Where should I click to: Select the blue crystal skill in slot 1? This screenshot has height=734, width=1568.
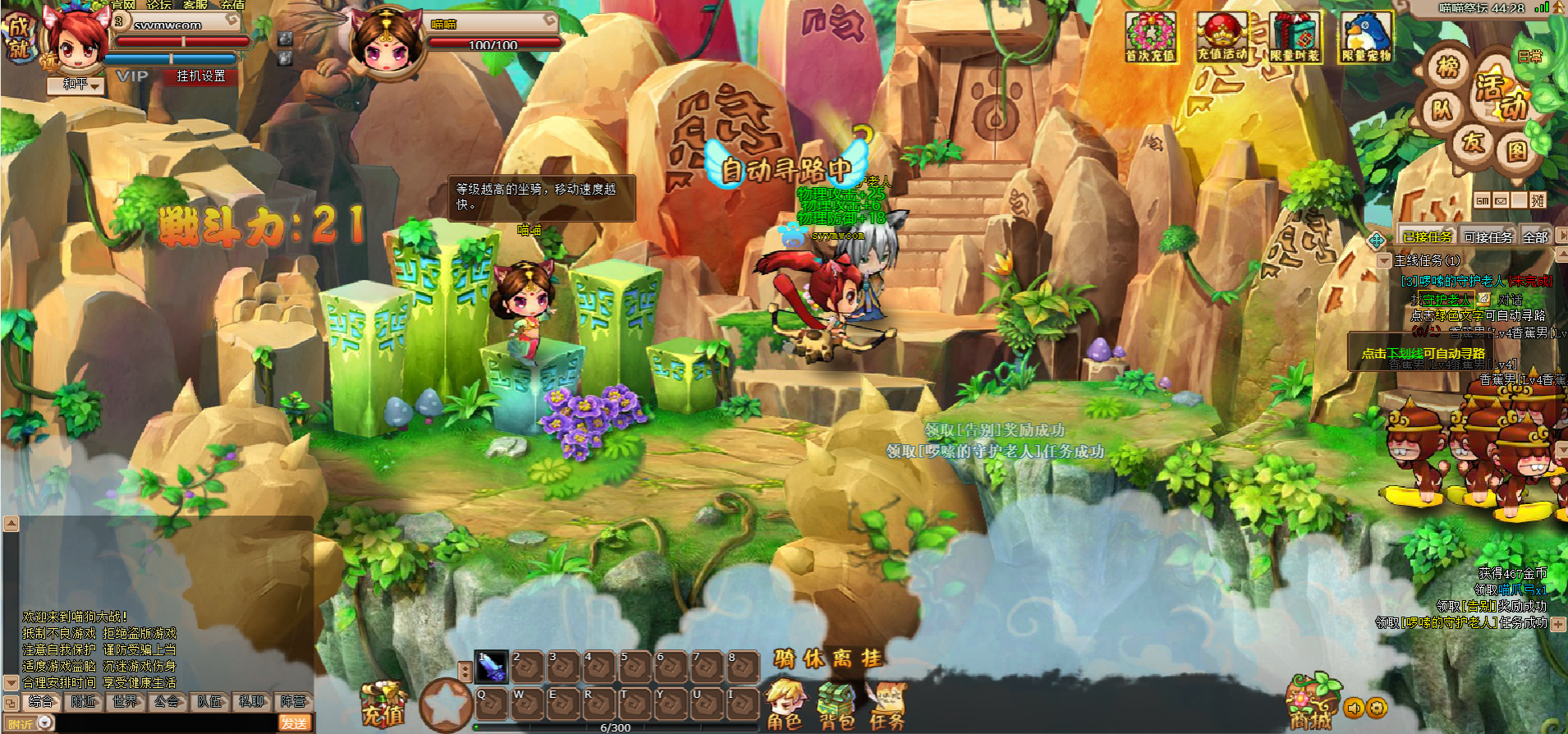[492, 667]
